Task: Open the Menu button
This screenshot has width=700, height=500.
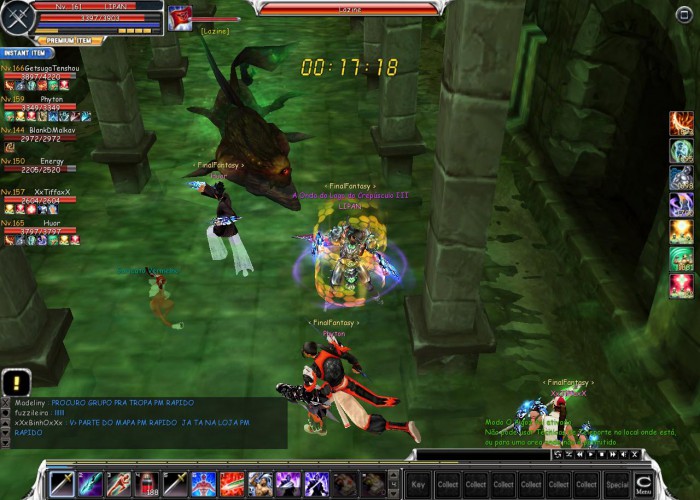Action: tap(644, 483)
